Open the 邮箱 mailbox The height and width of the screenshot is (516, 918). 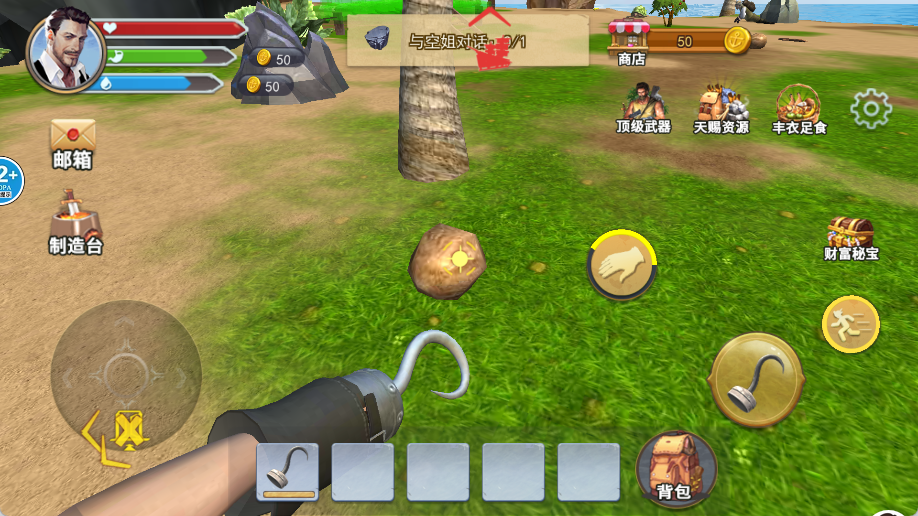click(72, 143)
